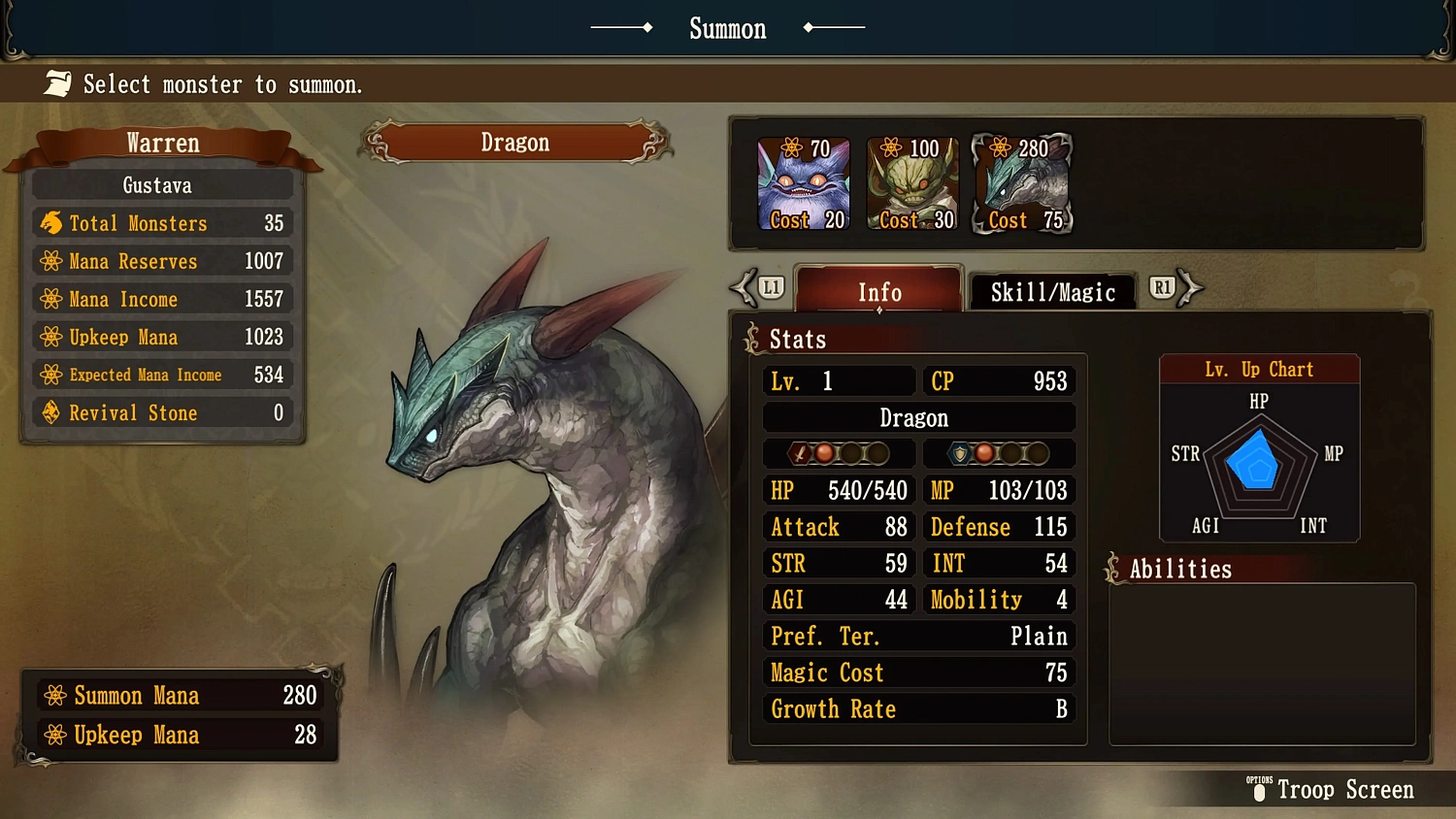This screenshot has height=819, width=1456.
Task: Switch to the Skill/Magic tab
Action: coord(1052,292)
